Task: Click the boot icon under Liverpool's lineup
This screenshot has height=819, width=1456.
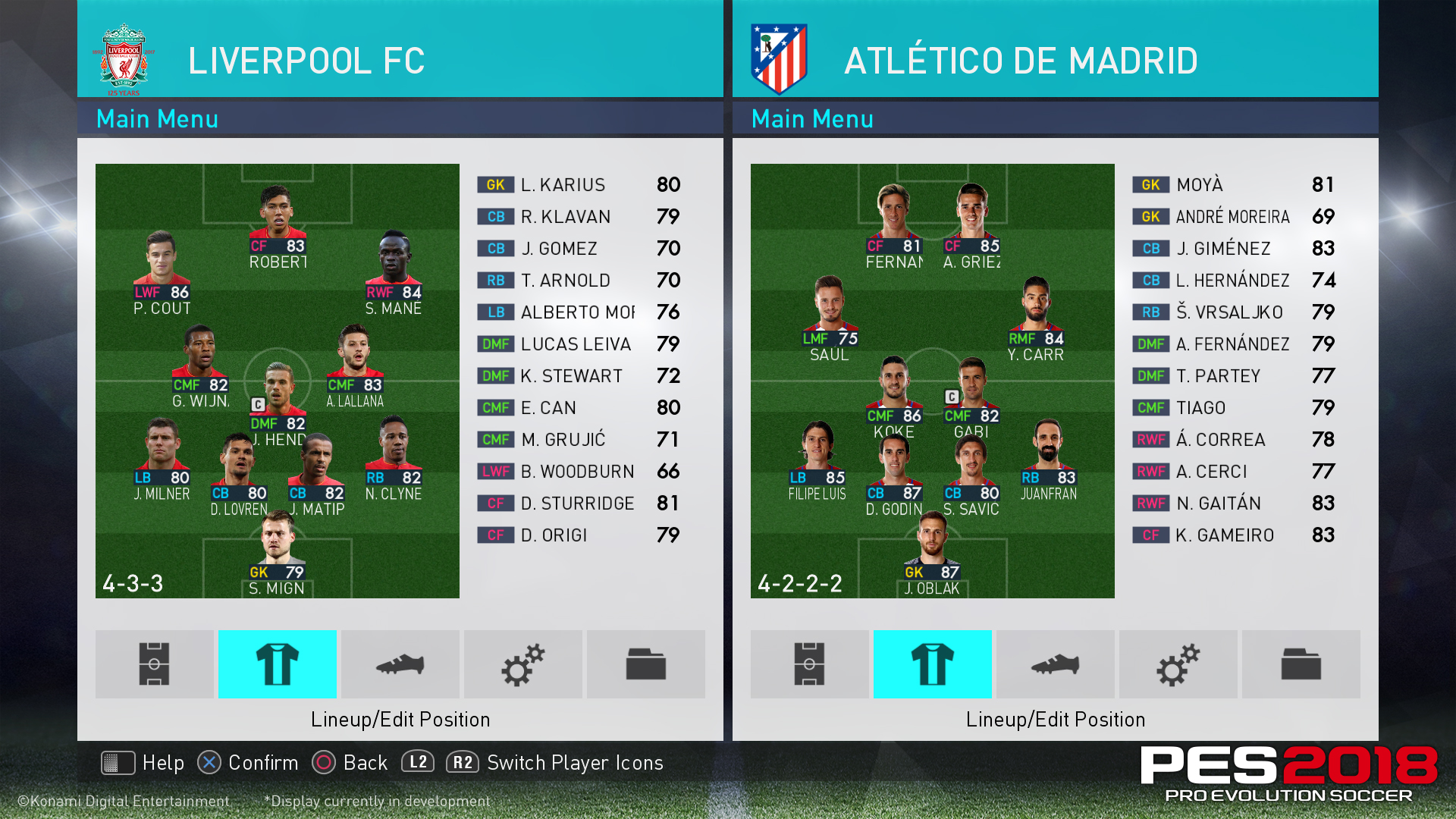Action: [400, 664]
